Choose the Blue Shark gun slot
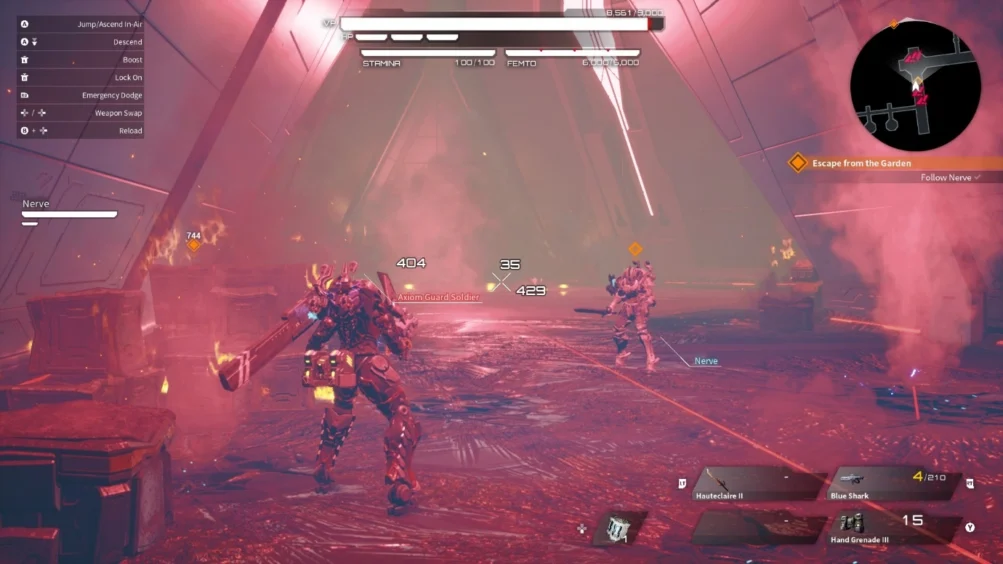The width and height of the screenshot is (1003, 564). coord(893,483)
